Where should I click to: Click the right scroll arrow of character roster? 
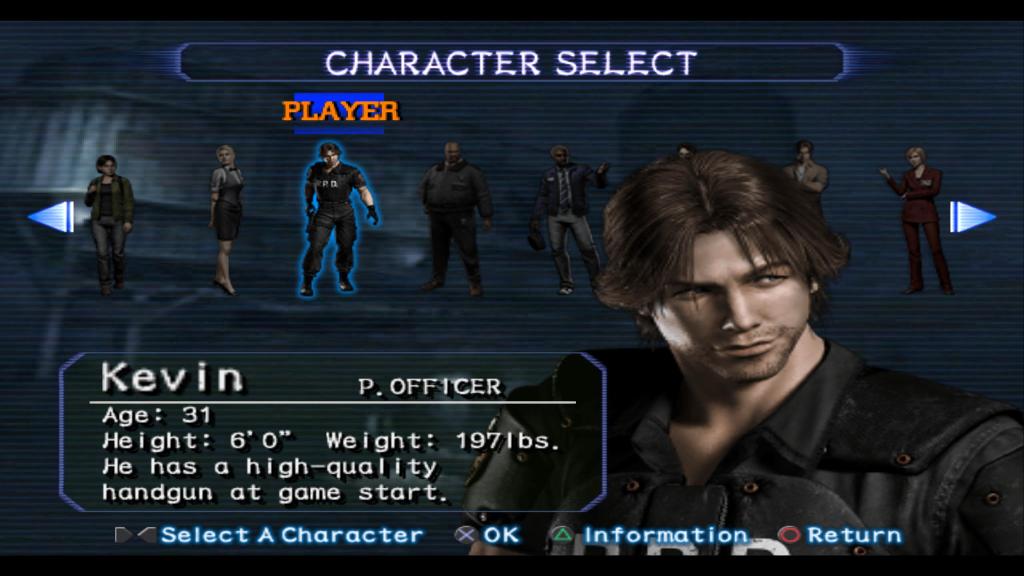pos(971,216)
